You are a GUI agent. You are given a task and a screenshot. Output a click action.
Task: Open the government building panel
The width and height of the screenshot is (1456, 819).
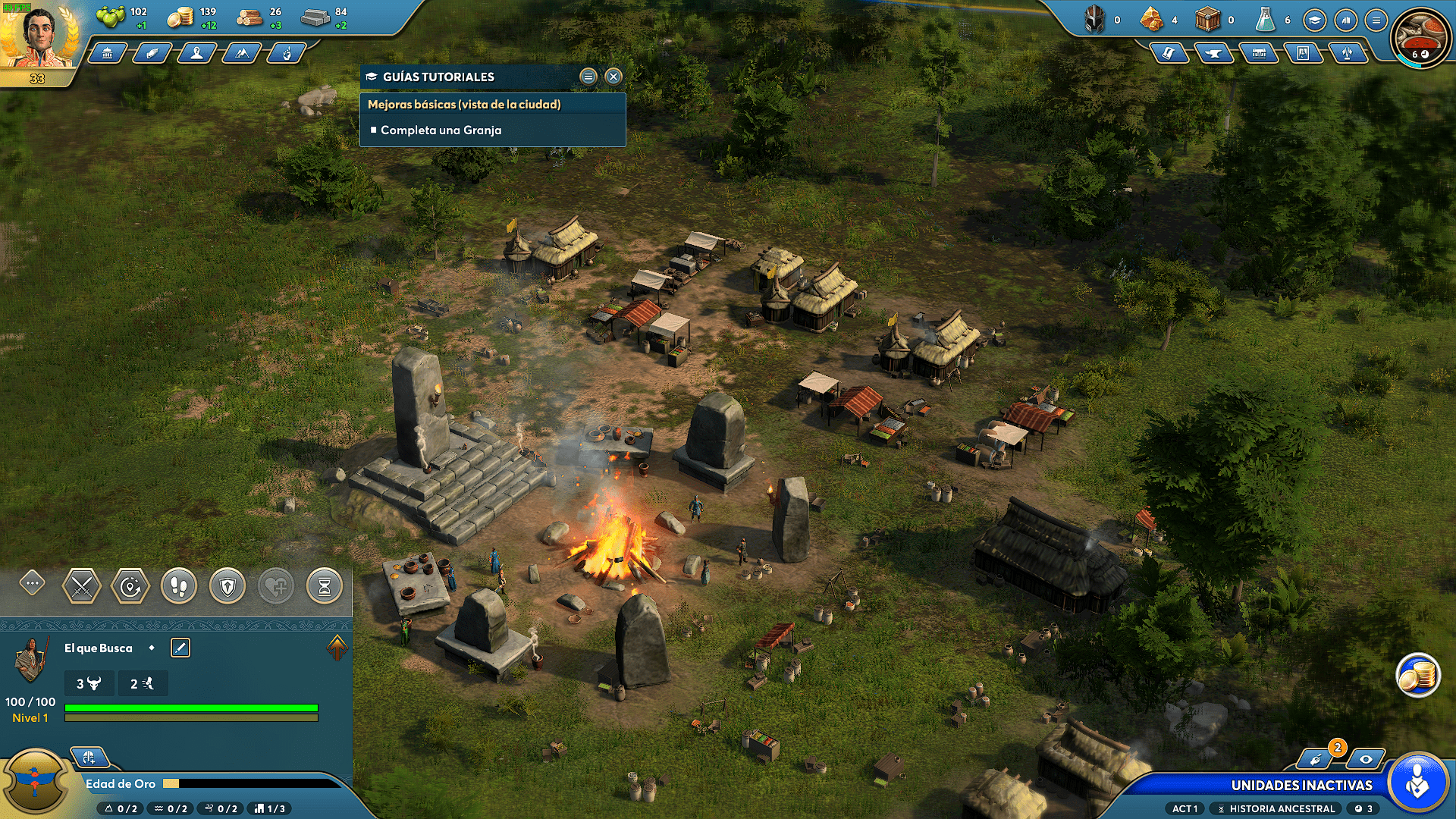pyautogui.click(x=108, y=53)
